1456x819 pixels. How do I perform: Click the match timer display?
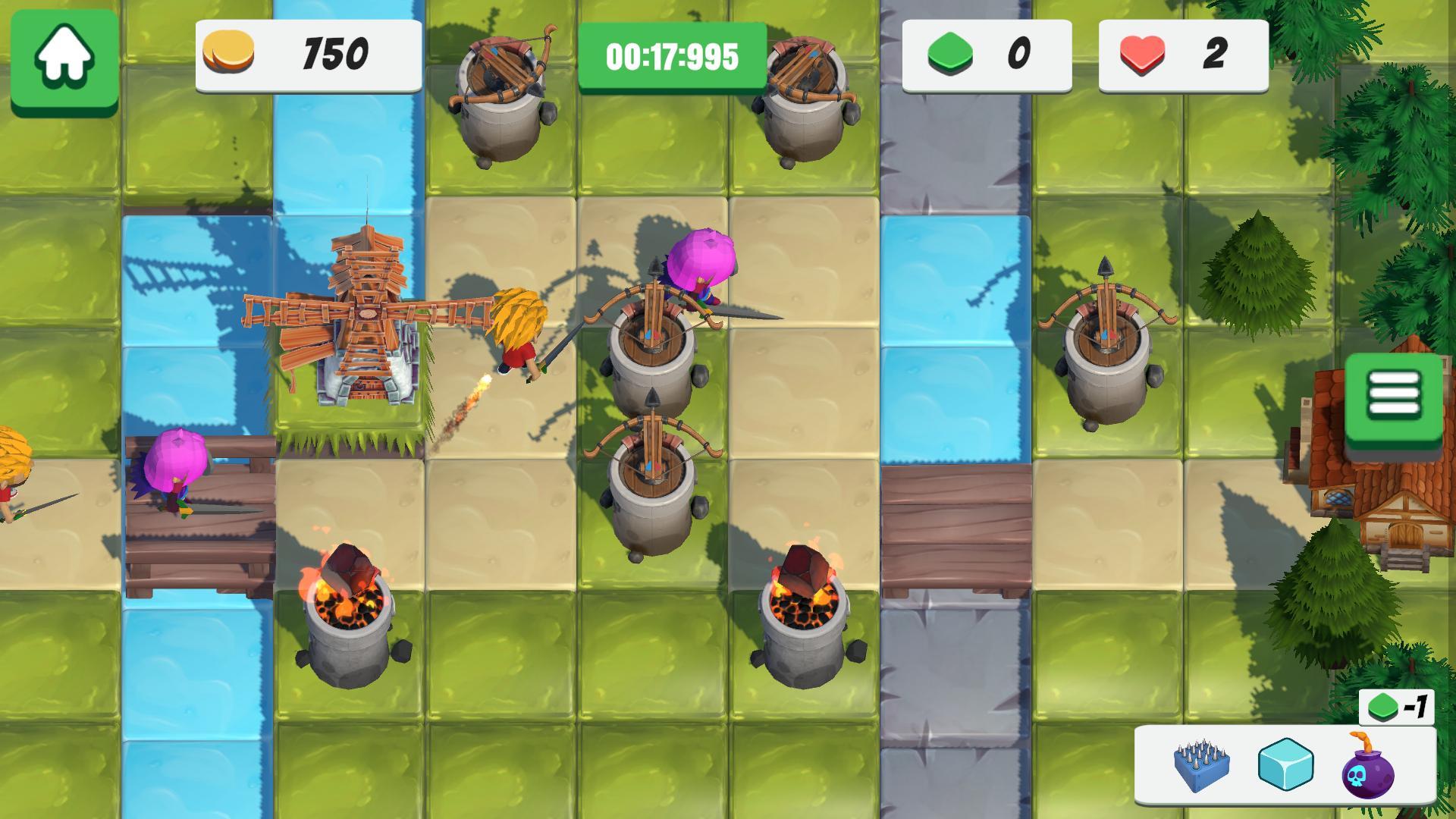672,55
